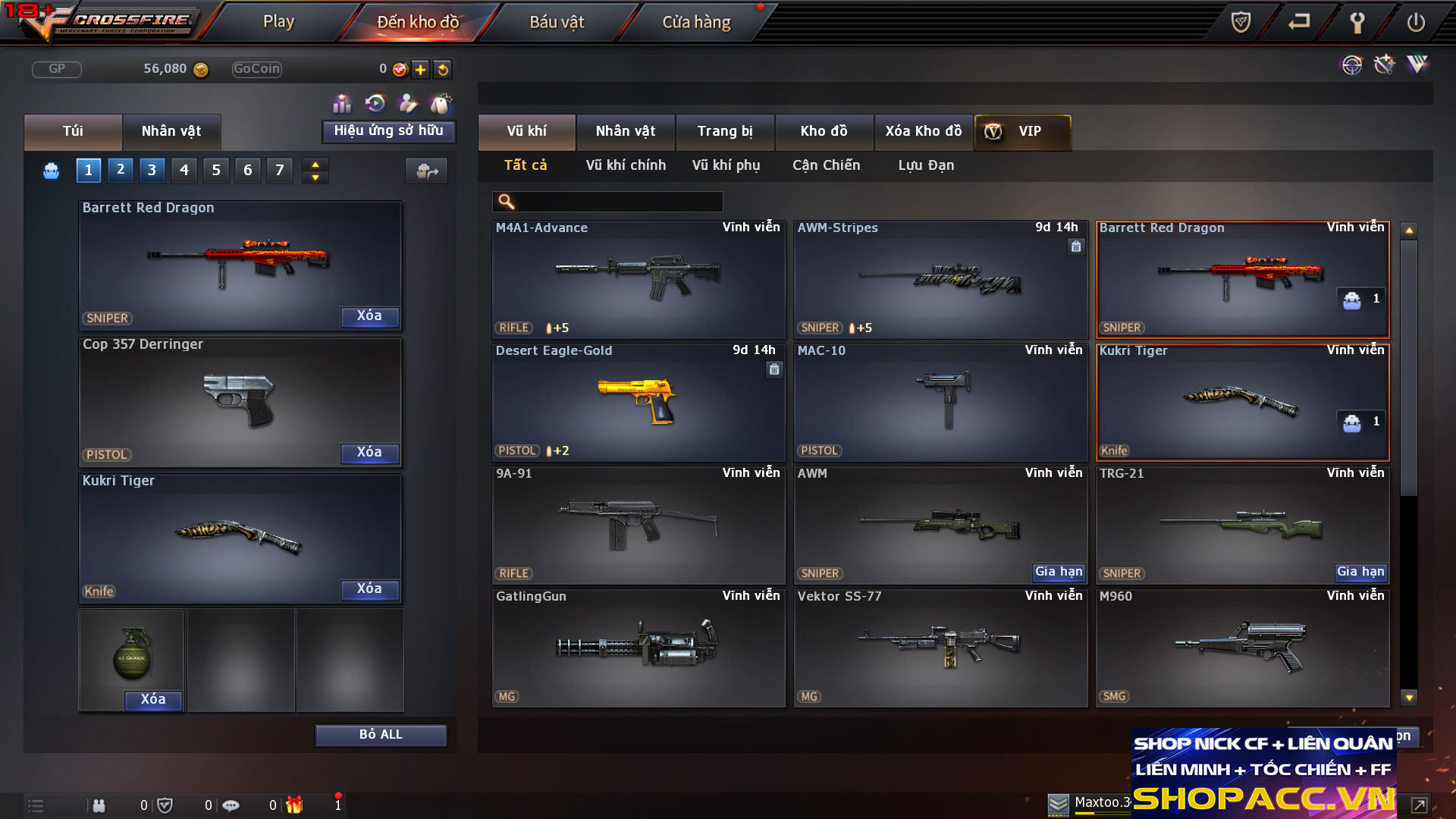The image size is (1456, 819).
Task: Go to the Cửa hàng shop
Action: click(696, 22)
